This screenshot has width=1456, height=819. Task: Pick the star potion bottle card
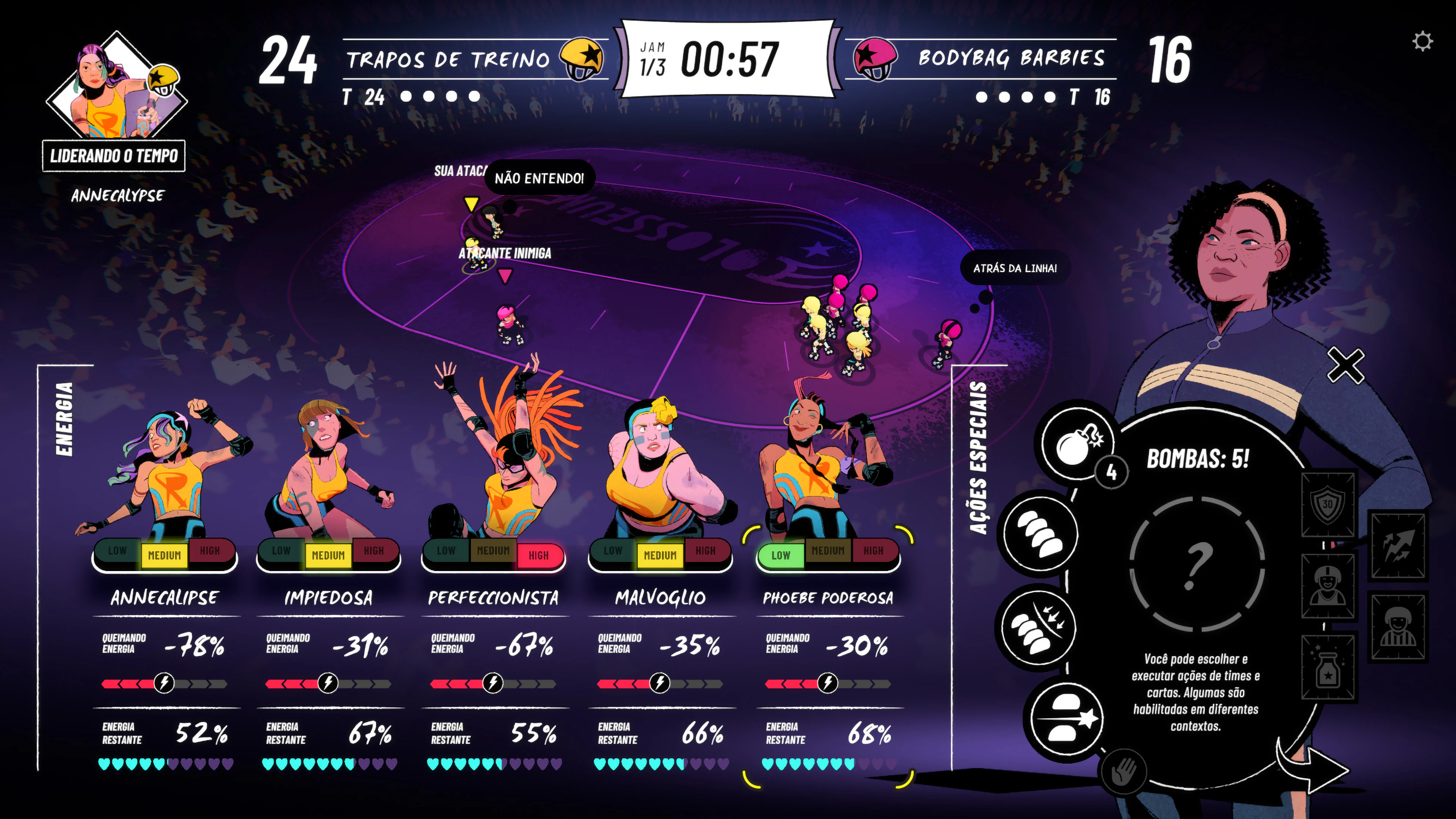(x=1328, y=667)
